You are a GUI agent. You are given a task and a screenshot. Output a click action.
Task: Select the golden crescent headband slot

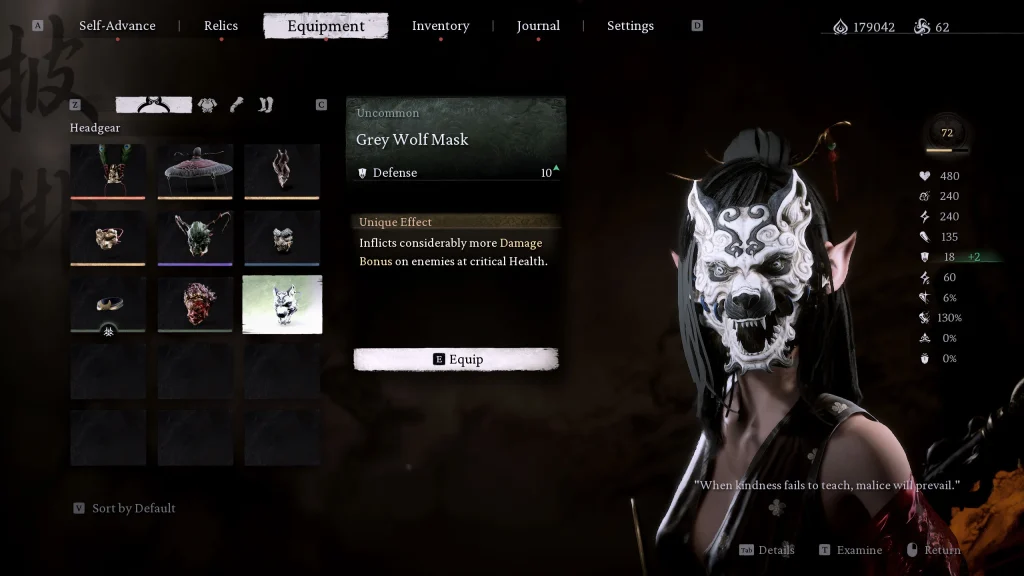(108, 303)
